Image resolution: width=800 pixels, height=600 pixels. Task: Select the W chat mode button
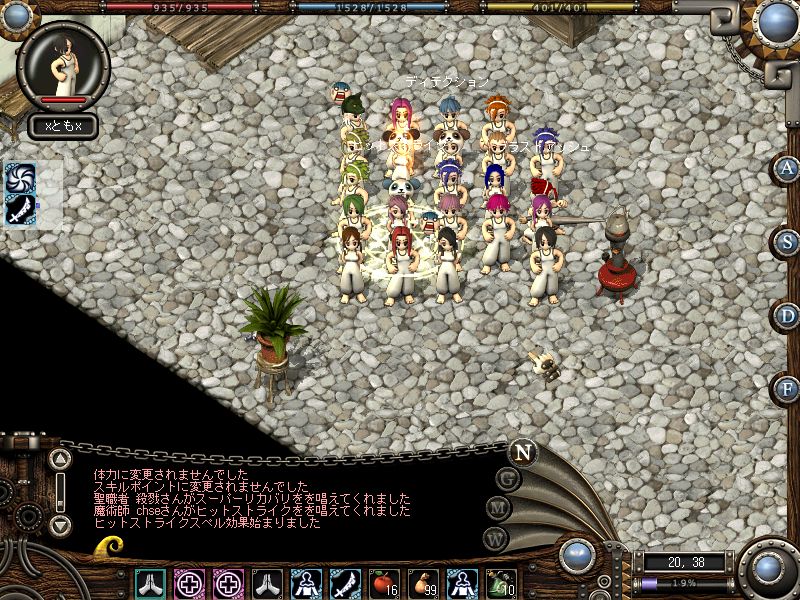click(495, 538)
